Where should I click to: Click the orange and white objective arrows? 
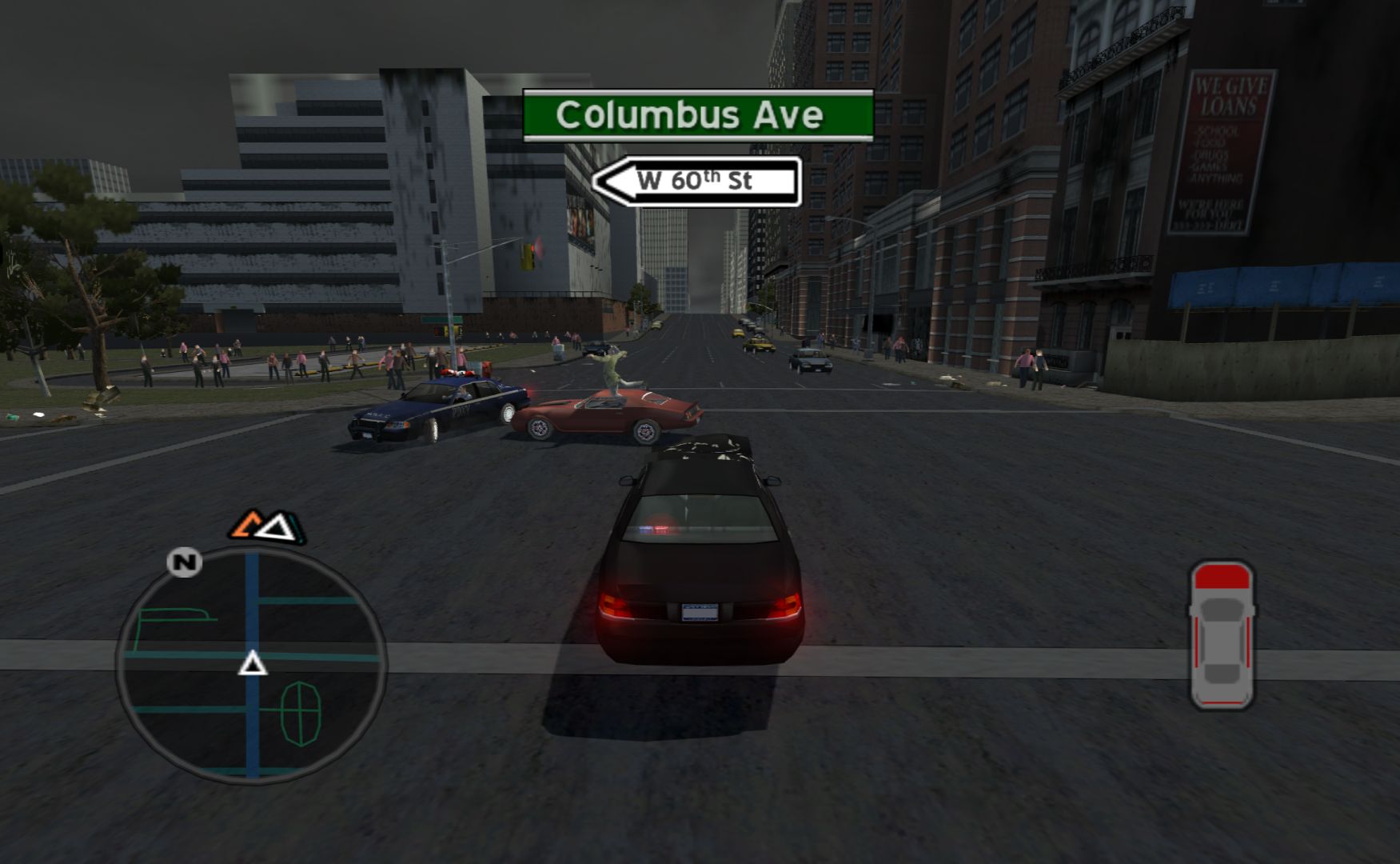(267, 526)
